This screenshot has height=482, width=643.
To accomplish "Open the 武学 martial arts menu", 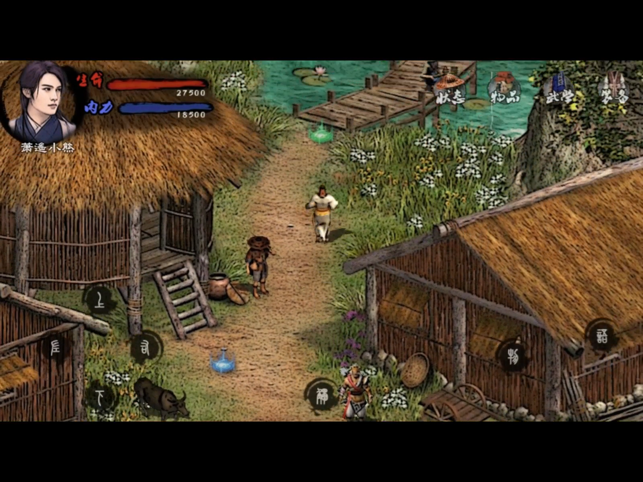I will click(559, 89).
